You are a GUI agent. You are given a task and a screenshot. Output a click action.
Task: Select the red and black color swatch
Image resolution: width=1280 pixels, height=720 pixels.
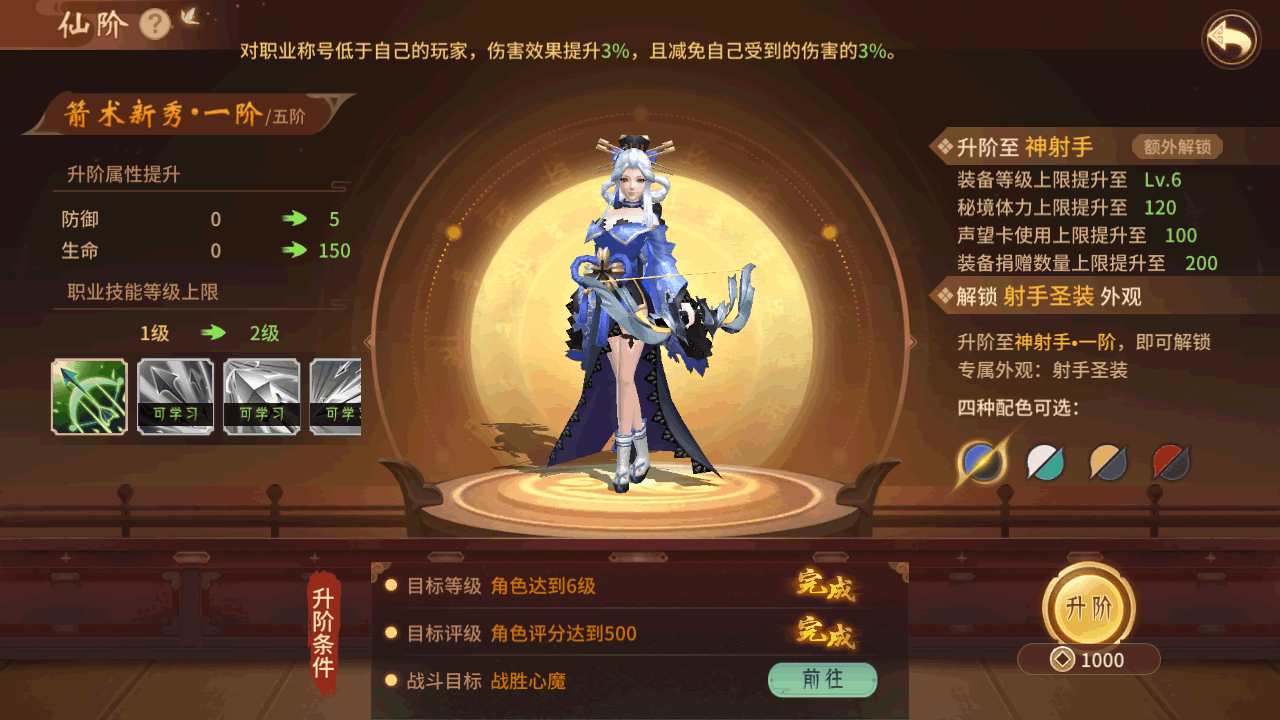(x=1171, y=462)
